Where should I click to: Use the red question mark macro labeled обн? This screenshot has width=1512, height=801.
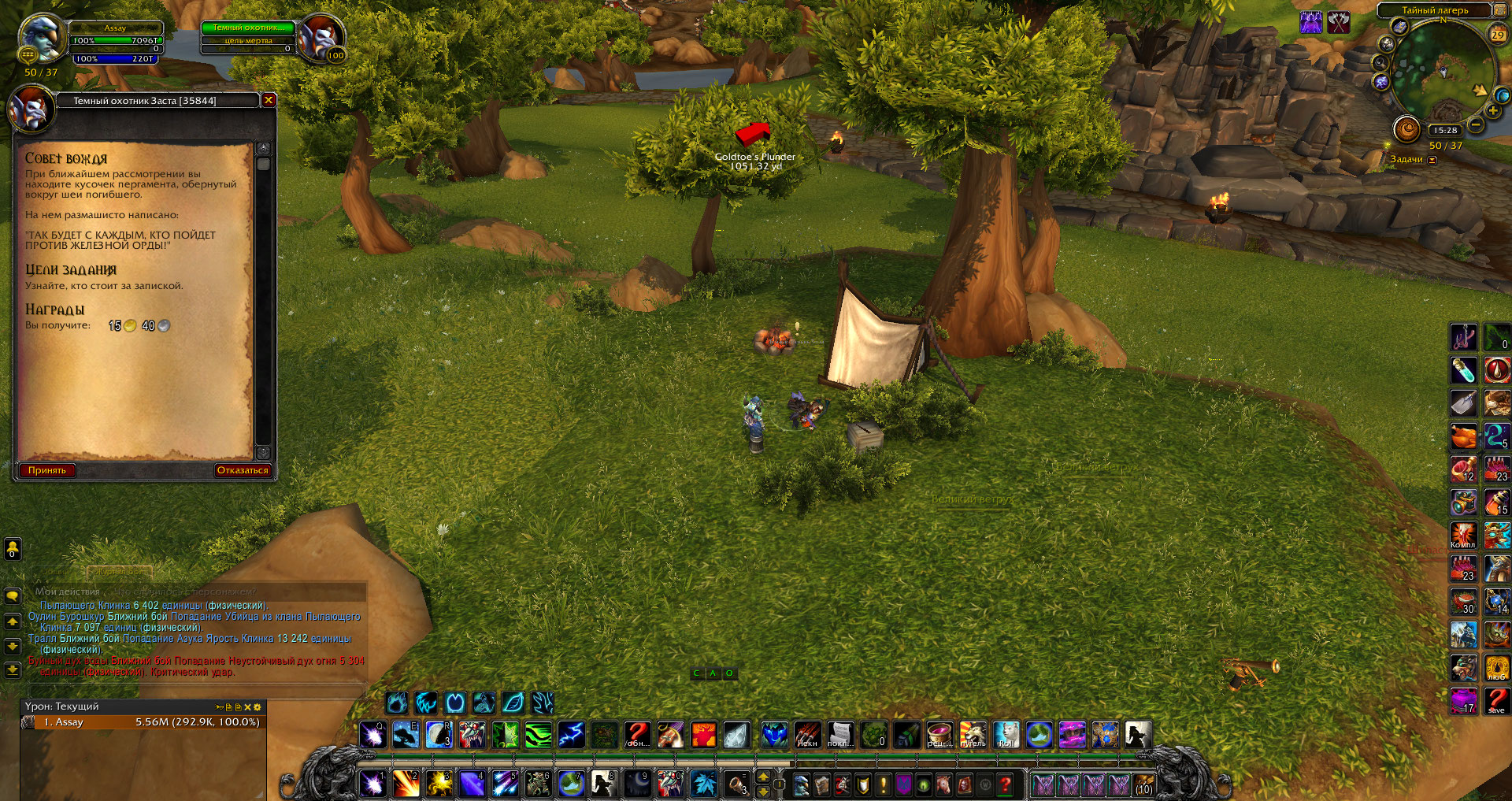[x=637, y=735]
